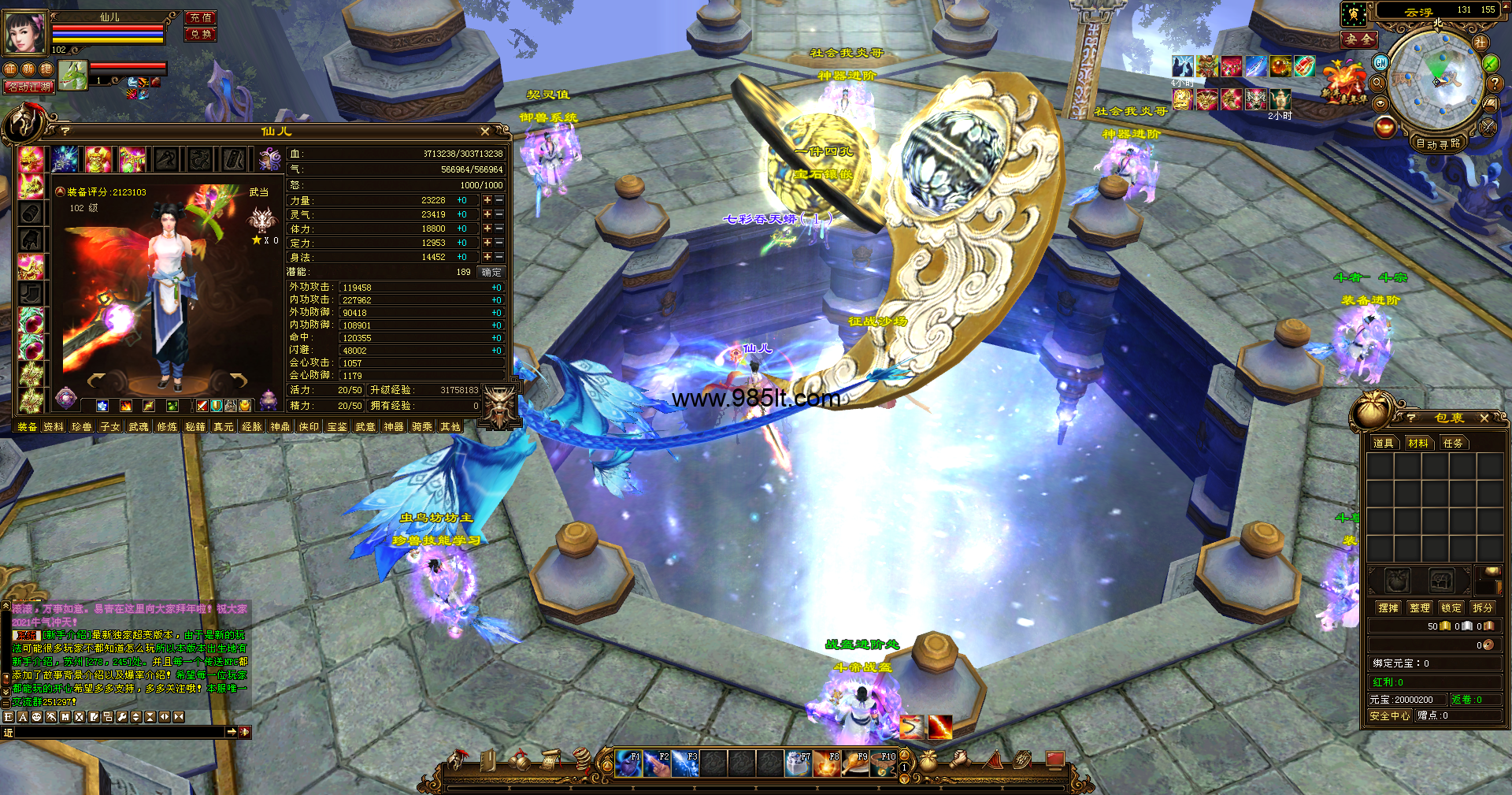The height and width of the screenshot is (795, 1512).
Task: Switch to the 珍兽 pet tab
Action: click(x=82, y=427)
